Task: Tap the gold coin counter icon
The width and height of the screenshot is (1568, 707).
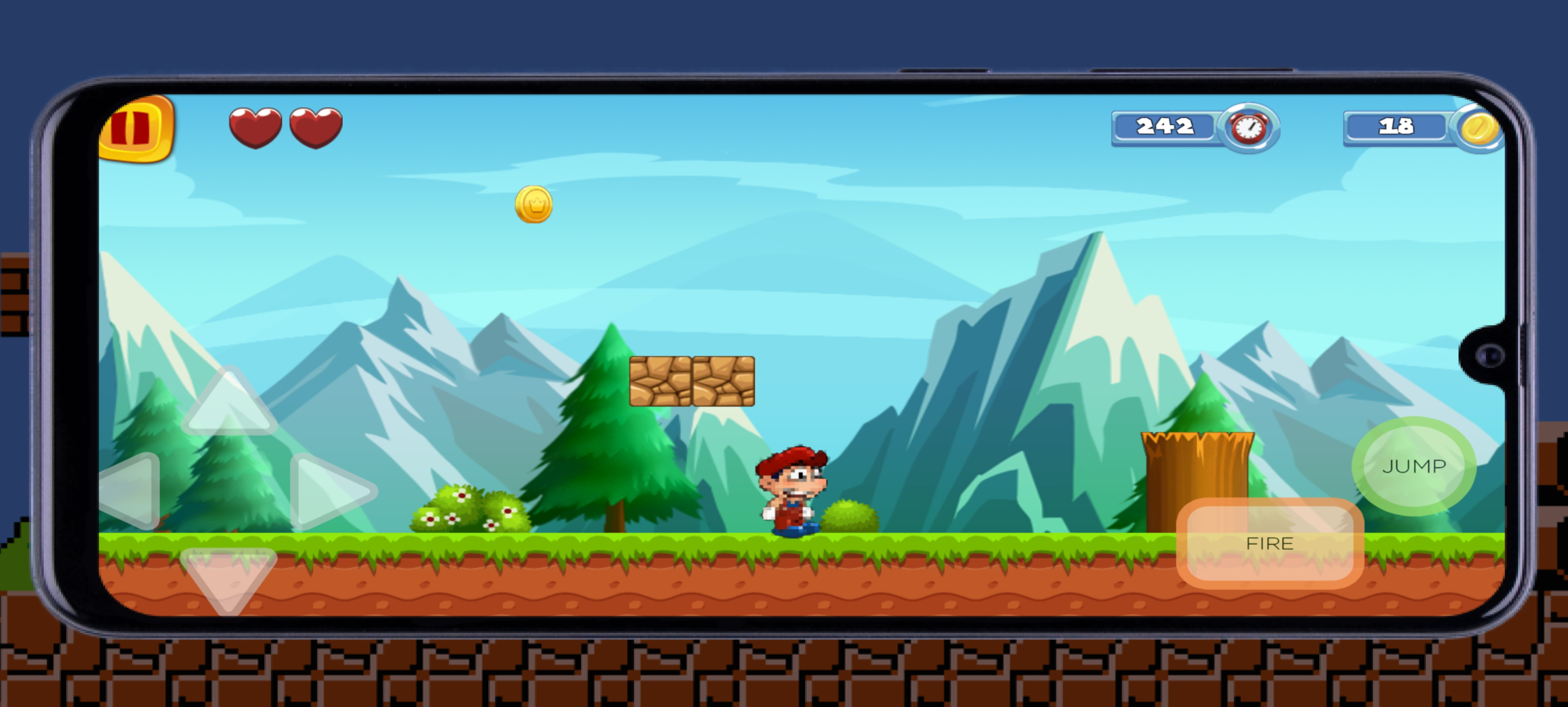Action: tap(1478, 127)
